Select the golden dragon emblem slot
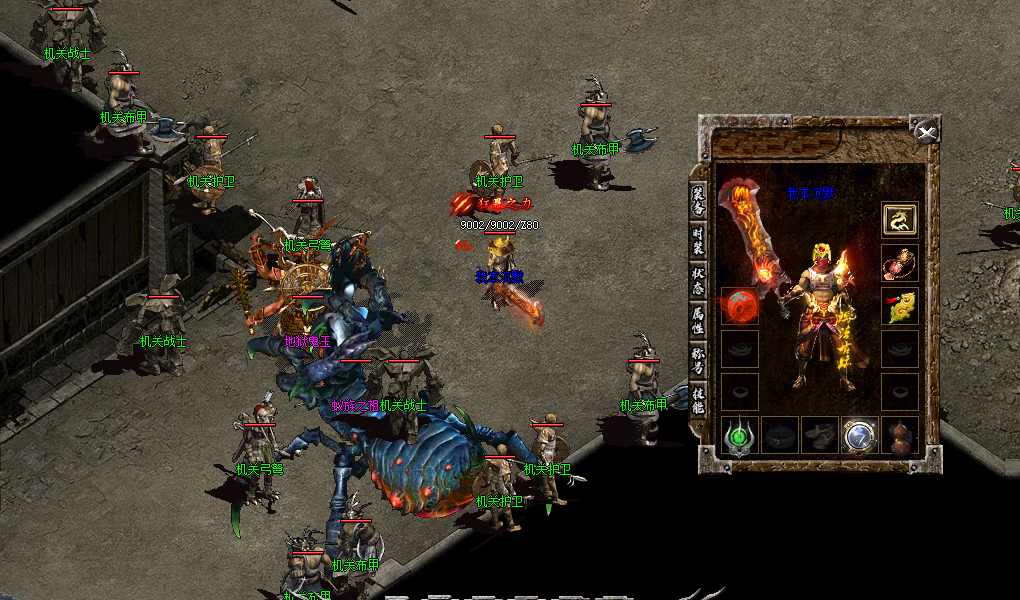The width and height of the screenshot is (1020, 600). 900,220
